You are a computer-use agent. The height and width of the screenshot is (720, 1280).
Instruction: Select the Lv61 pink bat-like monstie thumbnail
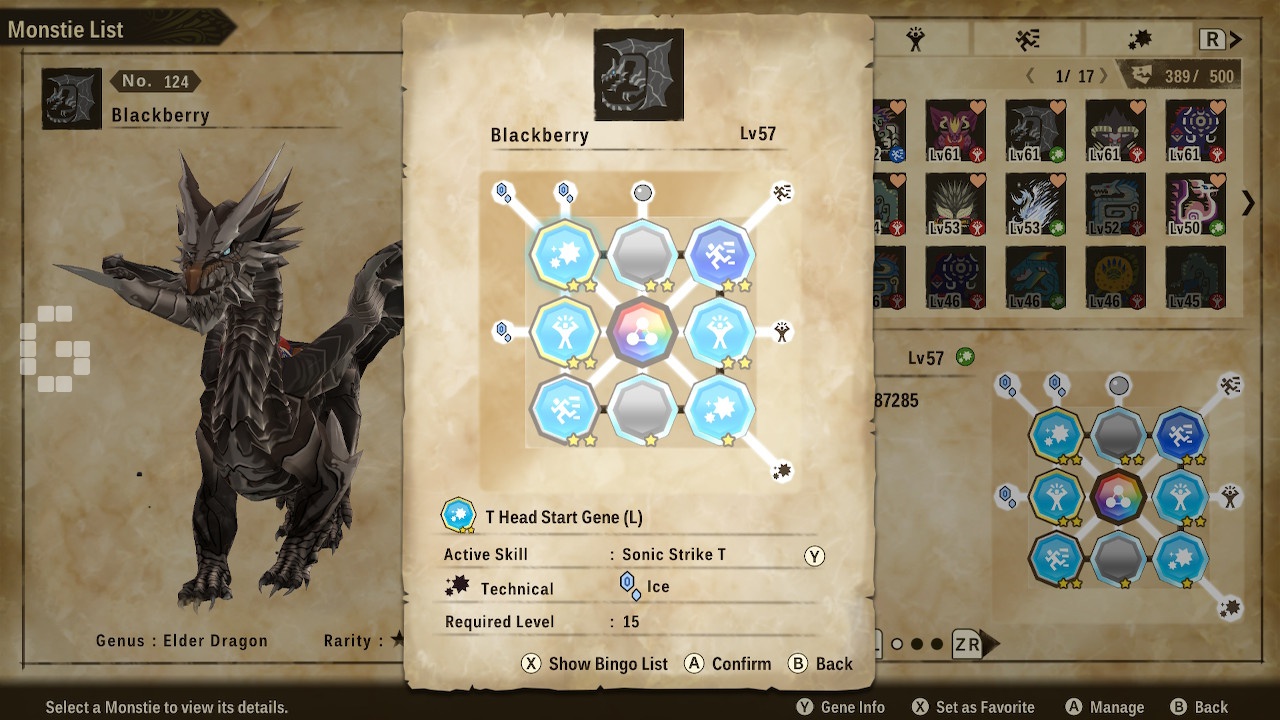pyautogui.click(x=956, y=130)
